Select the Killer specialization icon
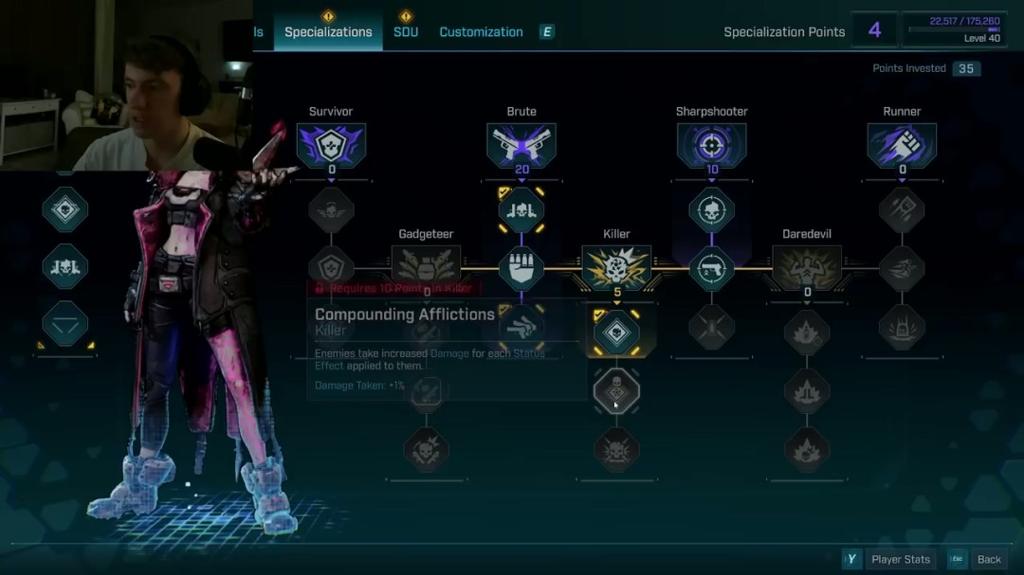 point(616,267)
